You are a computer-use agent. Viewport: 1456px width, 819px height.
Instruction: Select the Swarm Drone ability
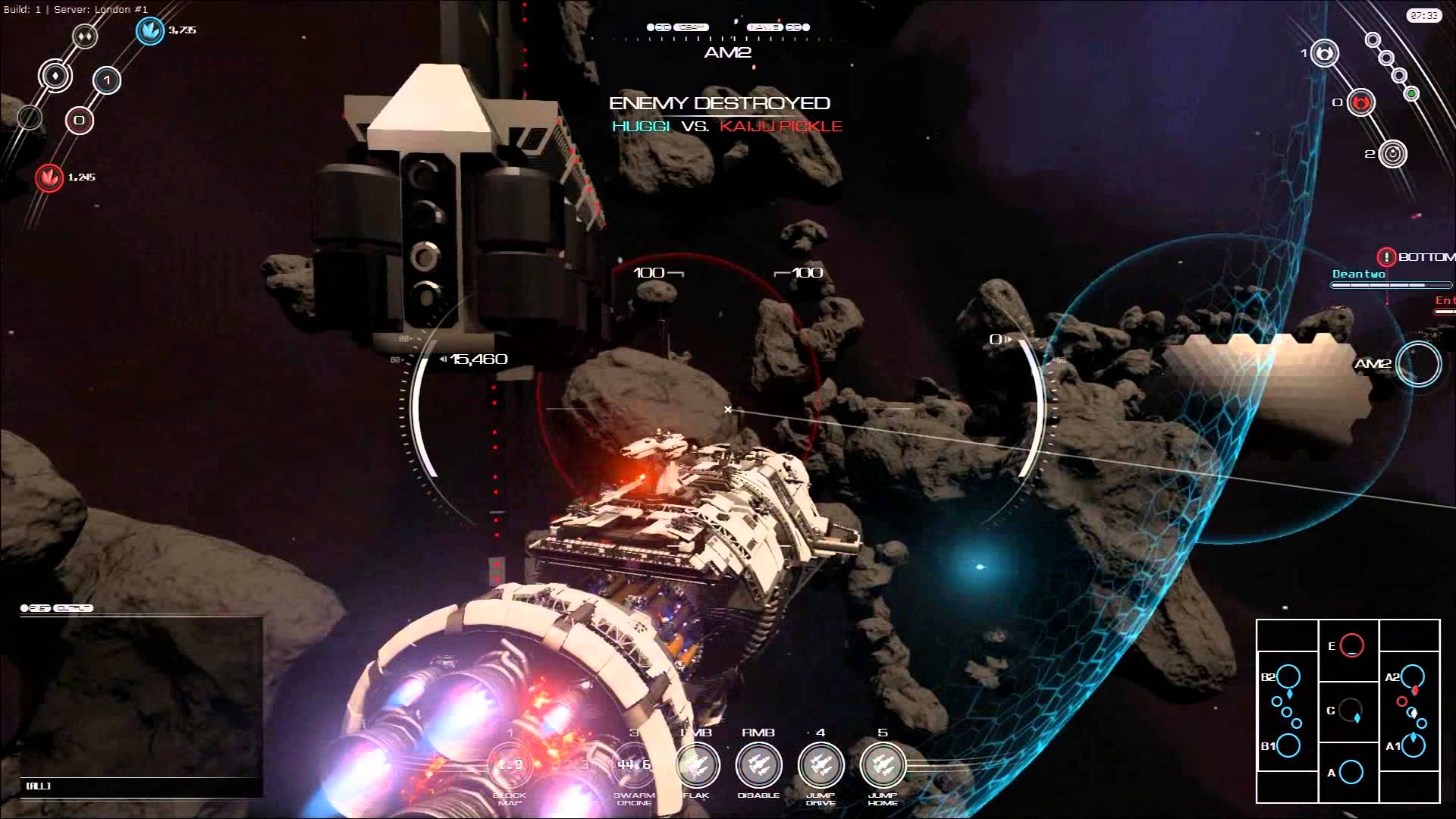[634, 765]
